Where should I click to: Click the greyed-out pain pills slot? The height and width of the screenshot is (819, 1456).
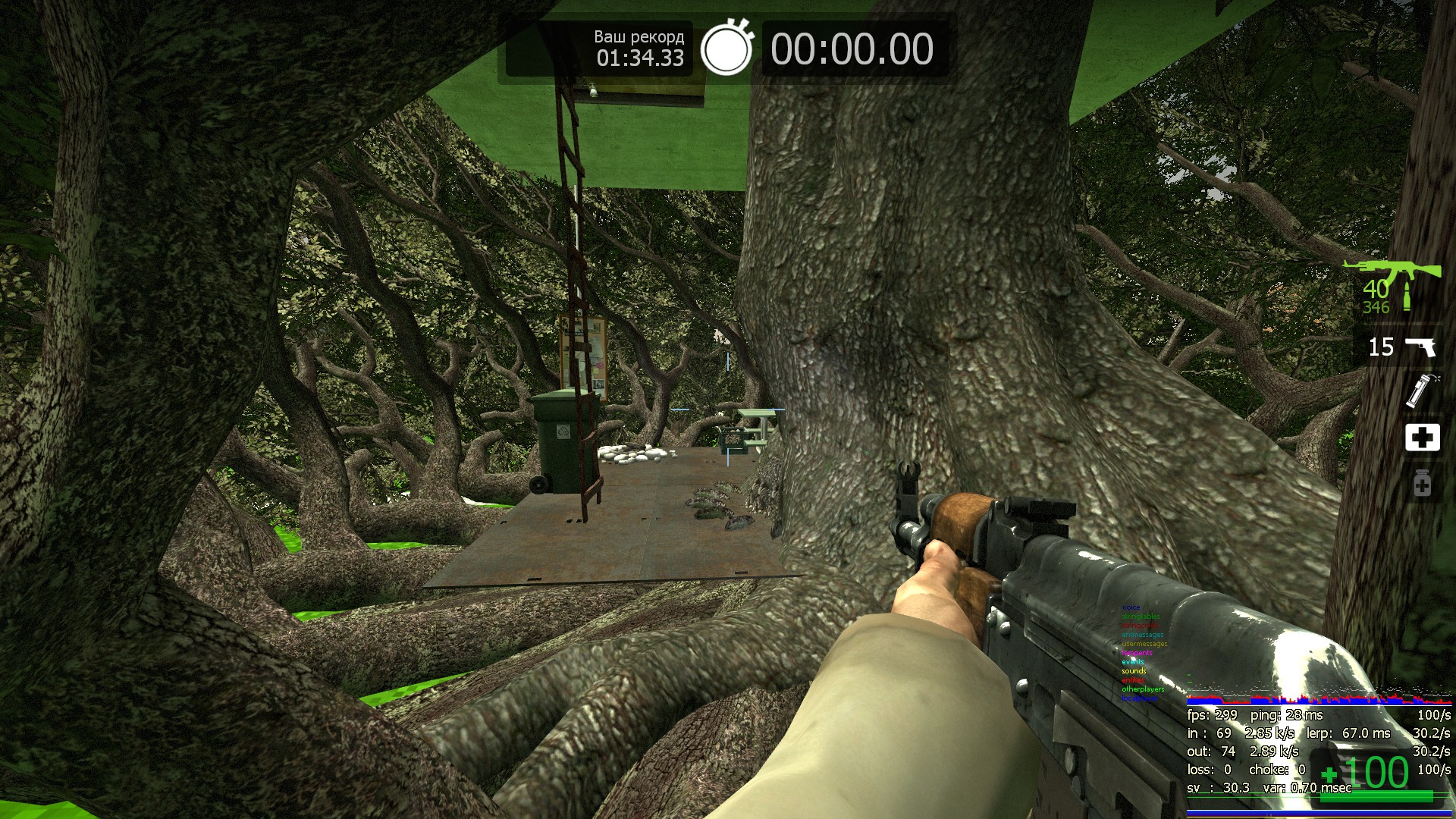coord(1422,483)
